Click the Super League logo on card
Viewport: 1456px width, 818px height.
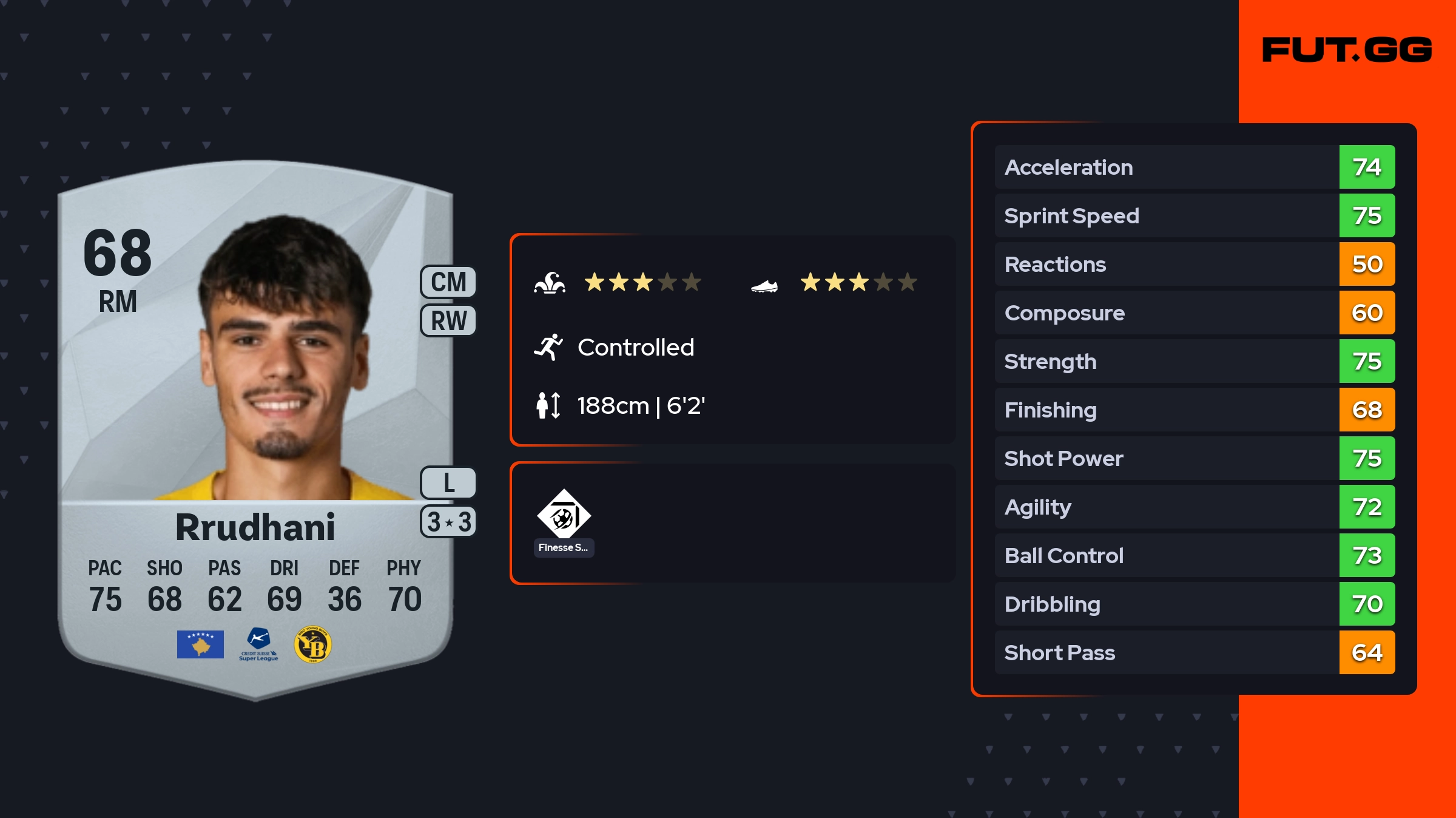(x=258, y=644)
